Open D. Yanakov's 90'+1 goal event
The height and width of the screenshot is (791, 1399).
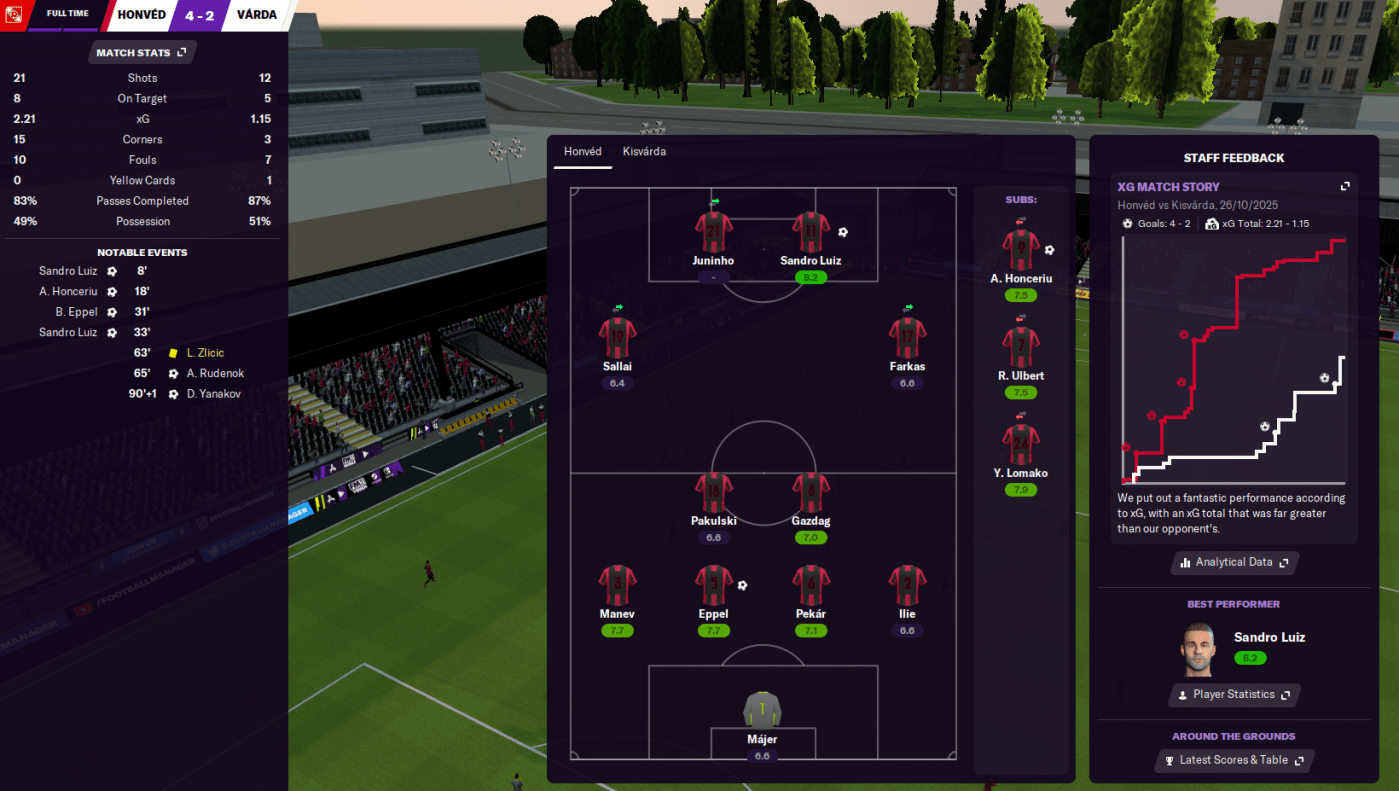pyautogui.click(x=215, y=394)
